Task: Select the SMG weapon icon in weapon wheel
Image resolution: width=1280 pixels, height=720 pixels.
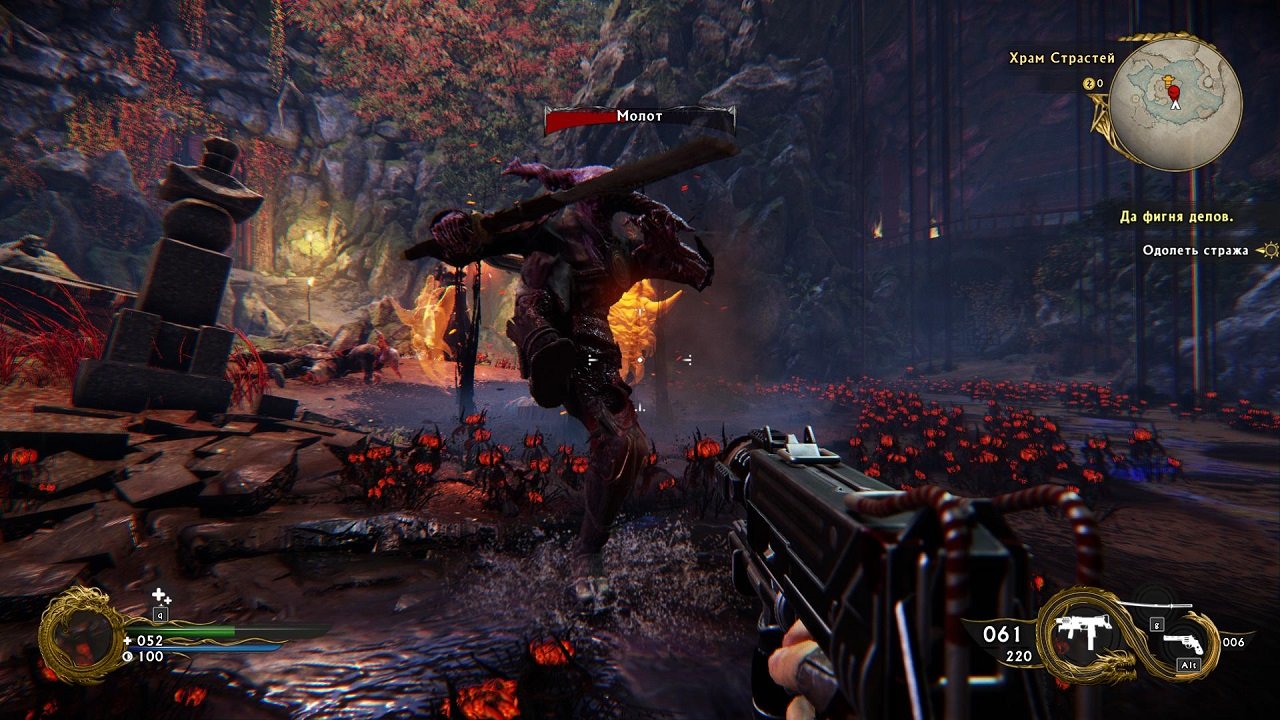Action: pos(1085,631)
